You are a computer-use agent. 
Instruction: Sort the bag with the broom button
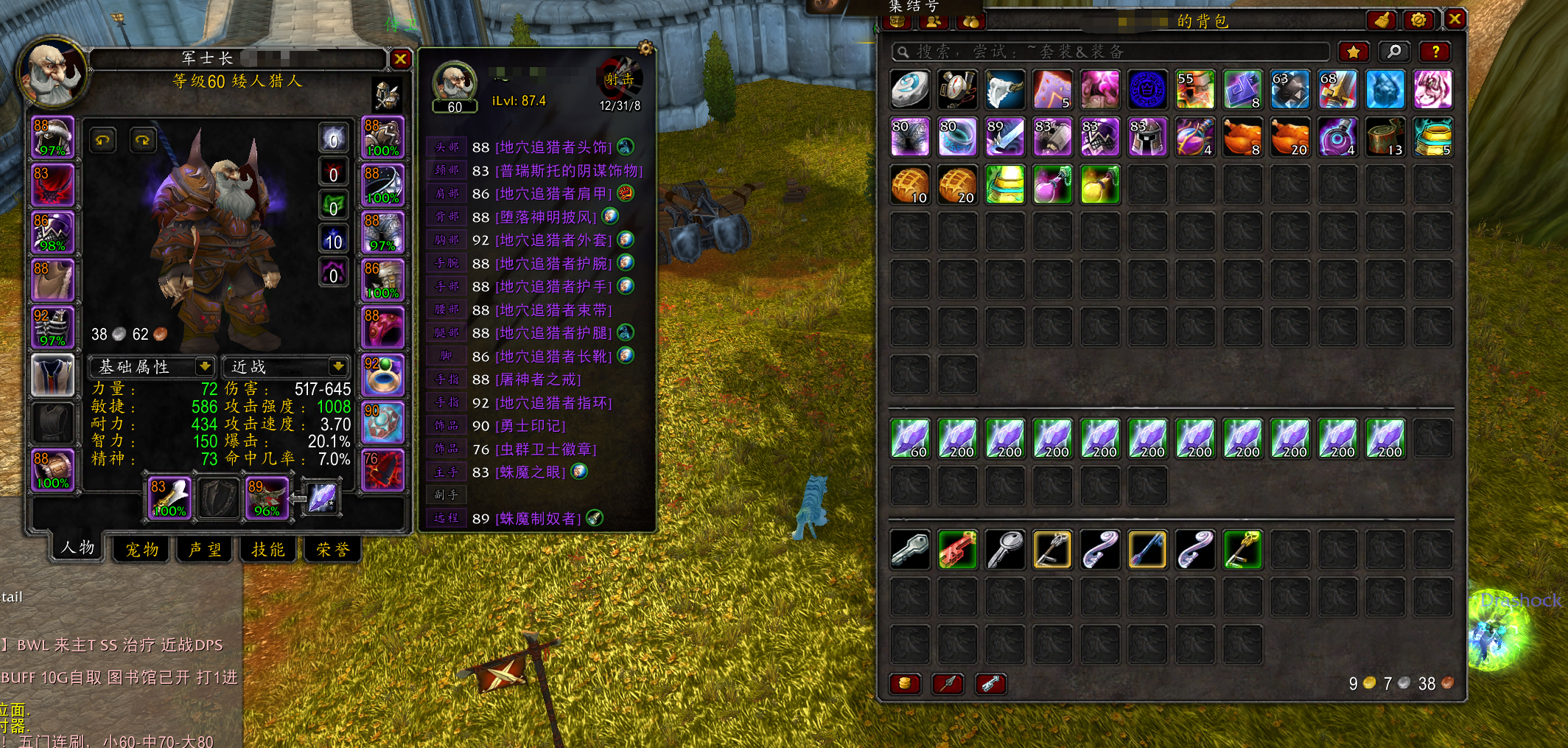(x=1382, y=20)
